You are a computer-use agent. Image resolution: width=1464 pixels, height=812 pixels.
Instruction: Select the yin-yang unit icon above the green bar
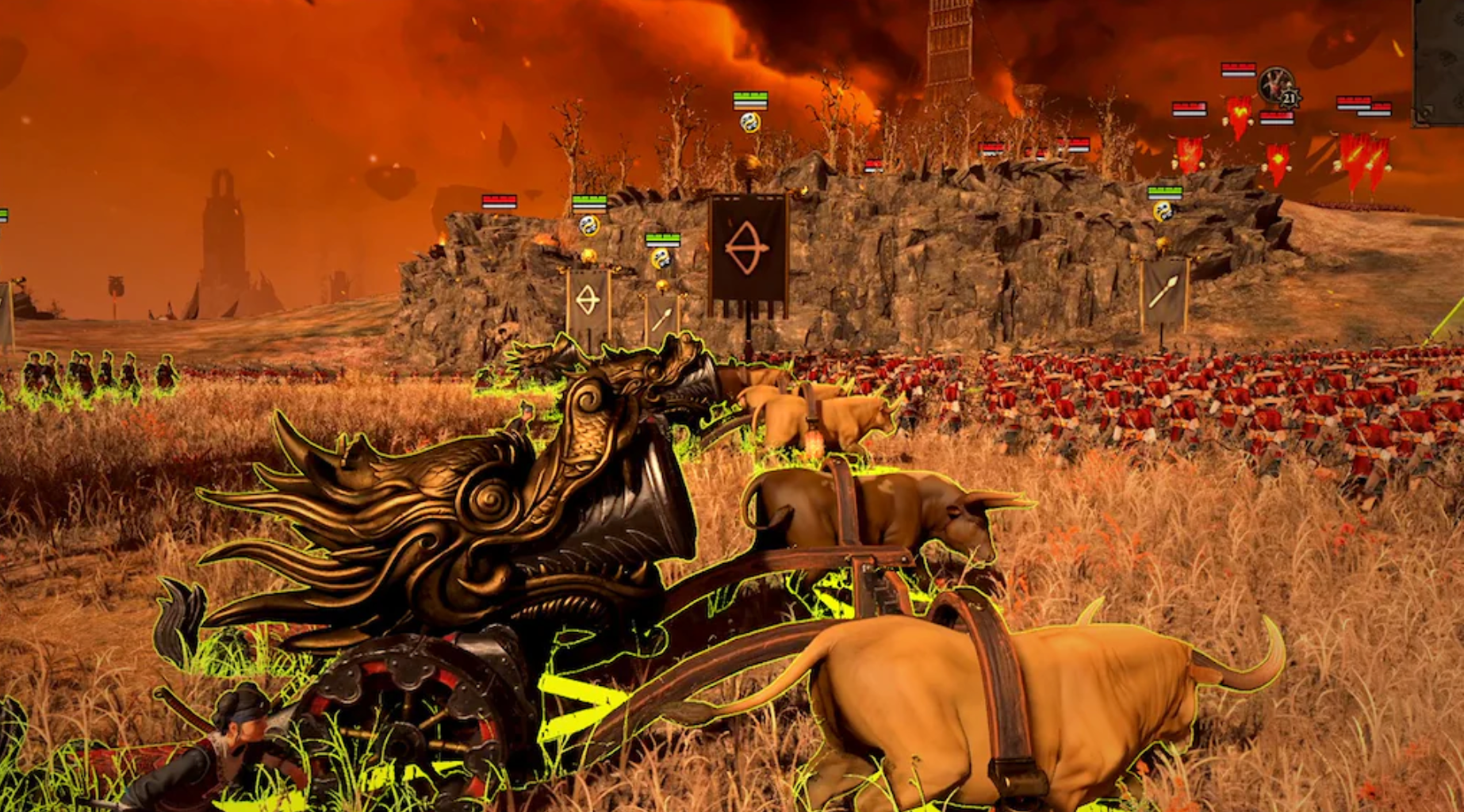[x=749, y=121]
